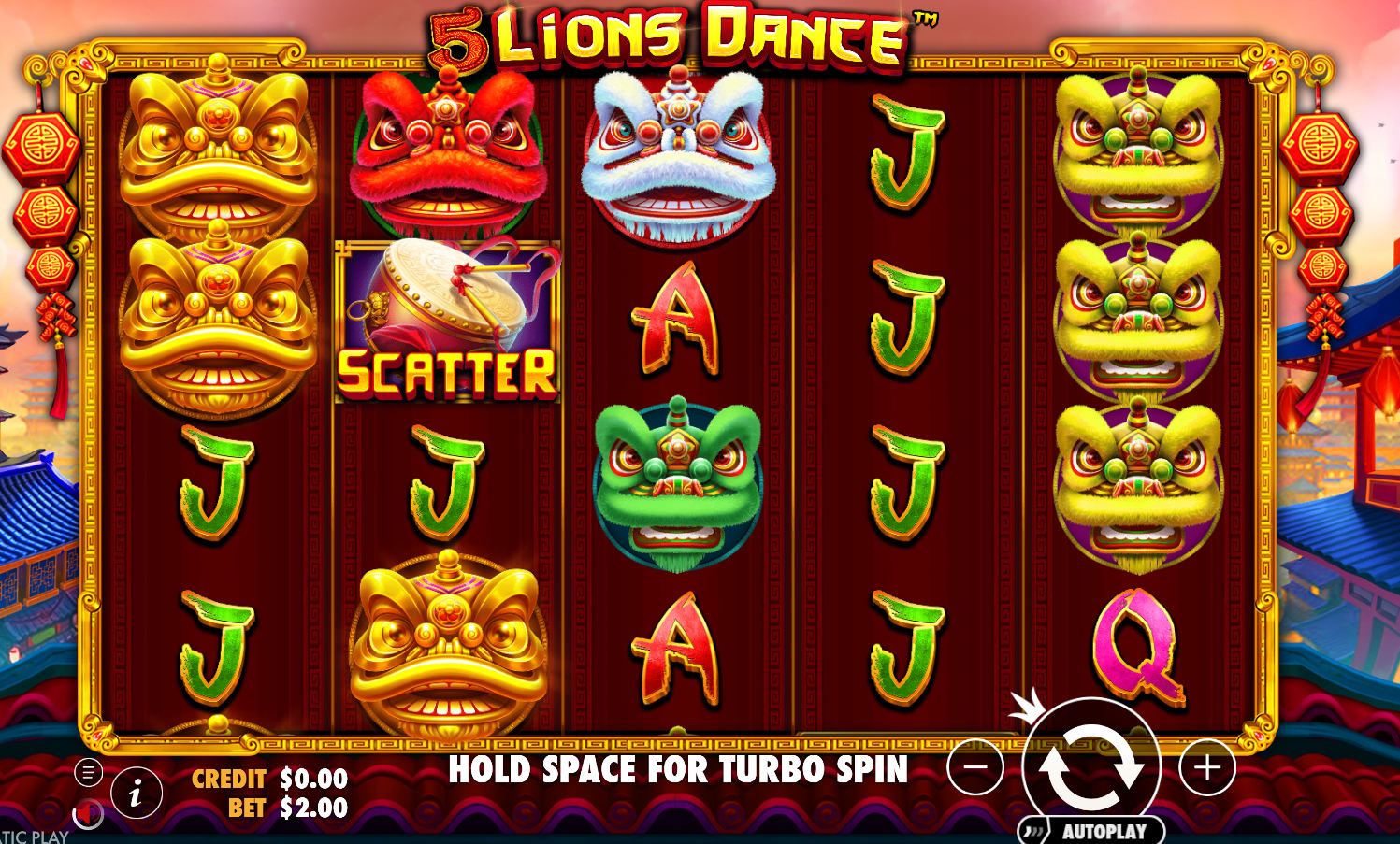The image size is (1400, 844).
Task: Open the game information screen
Action: (135, 794)
